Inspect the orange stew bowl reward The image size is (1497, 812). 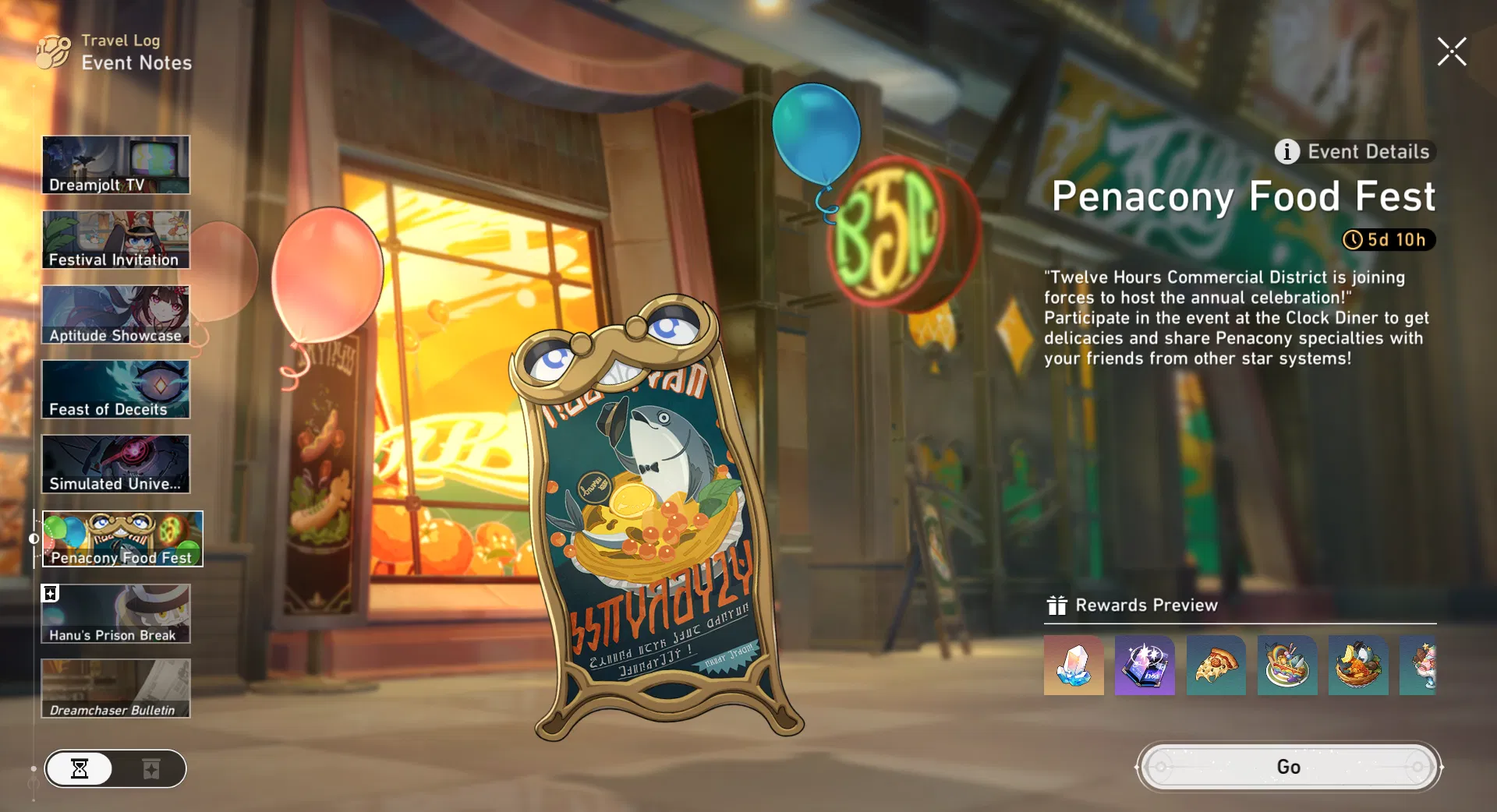[x=1358, y=665]
